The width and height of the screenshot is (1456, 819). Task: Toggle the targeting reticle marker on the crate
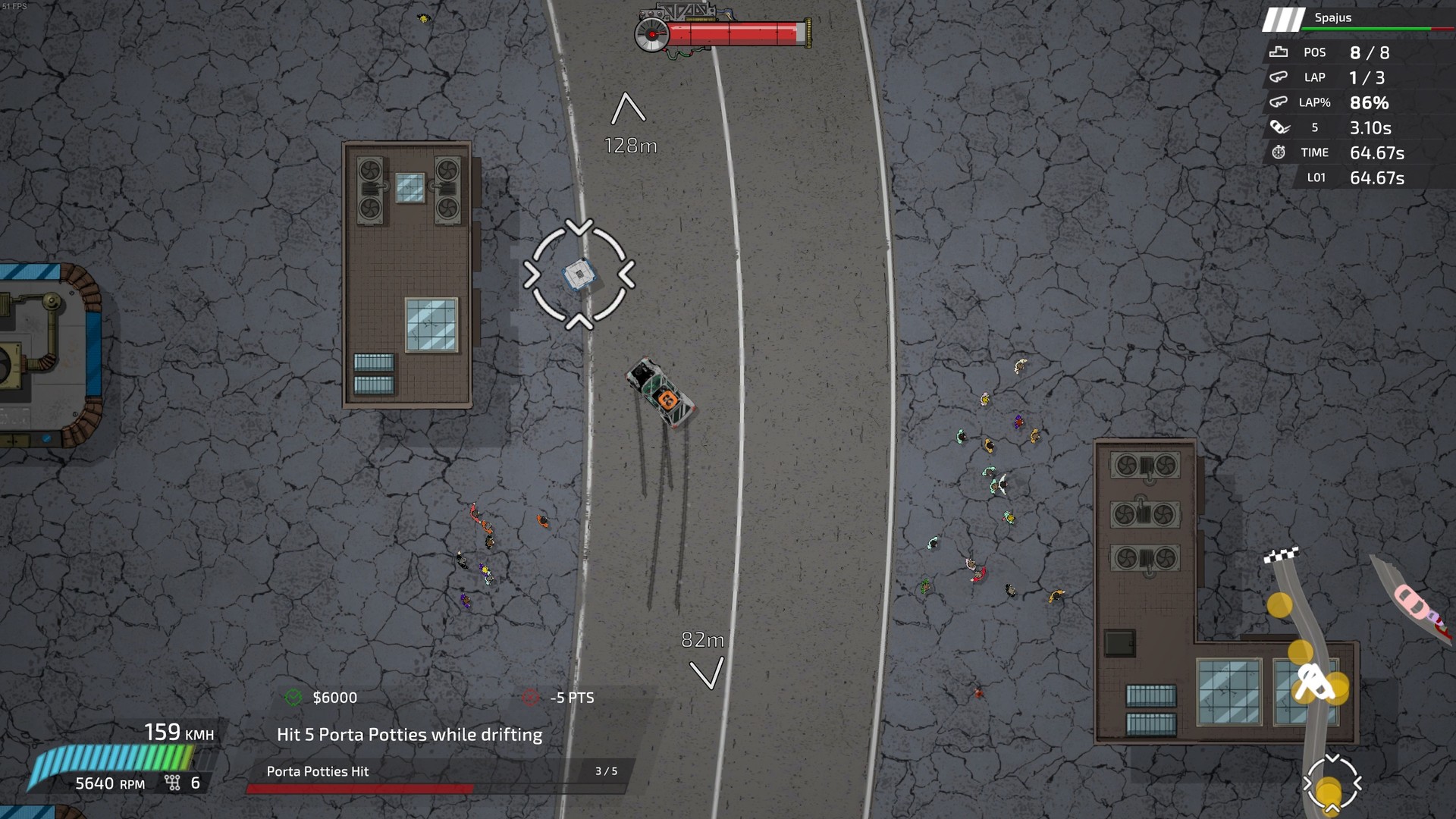coord(579,275)
